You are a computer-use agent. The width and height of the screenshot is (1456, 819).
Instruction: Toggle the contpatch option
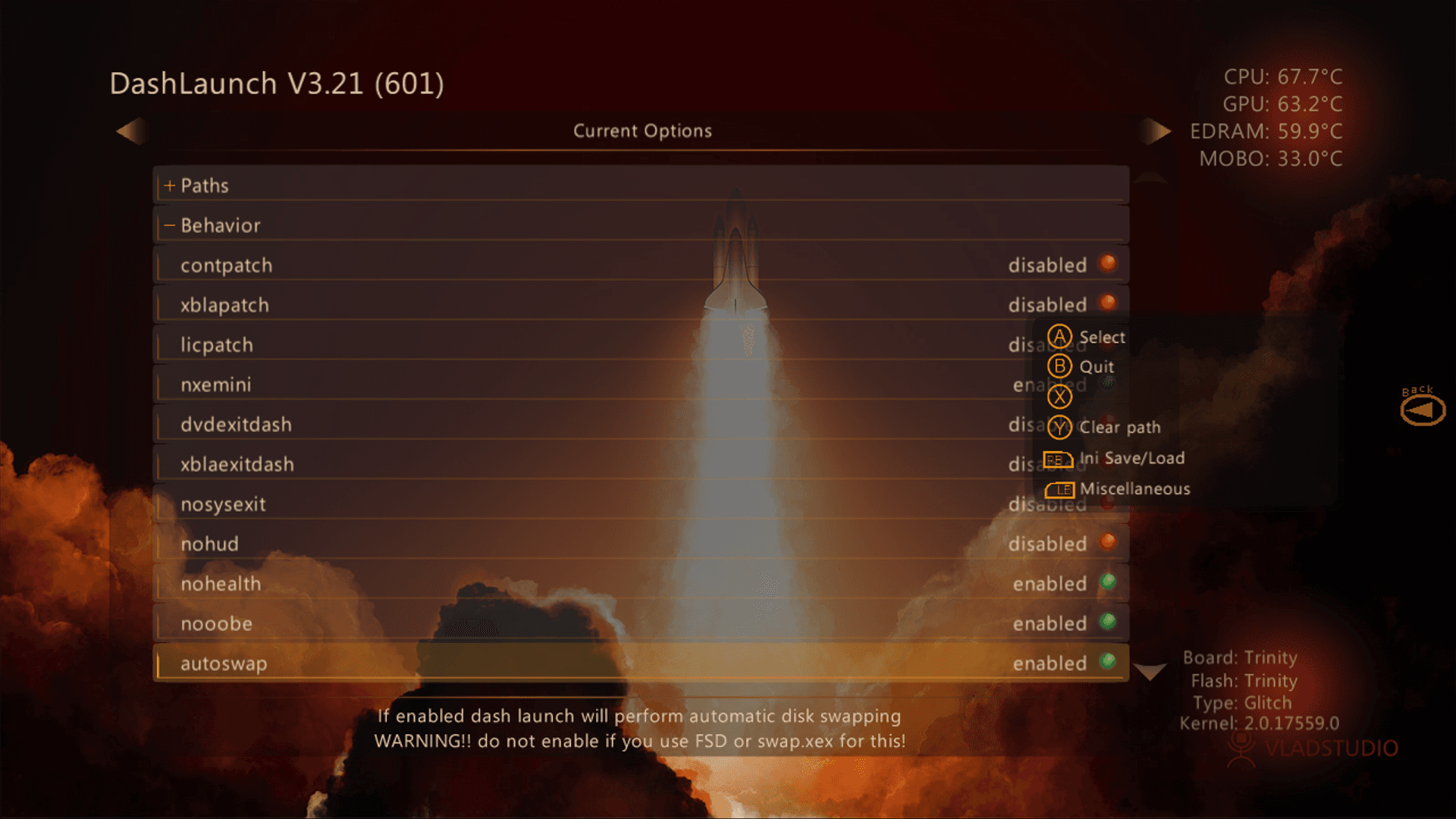640,265
